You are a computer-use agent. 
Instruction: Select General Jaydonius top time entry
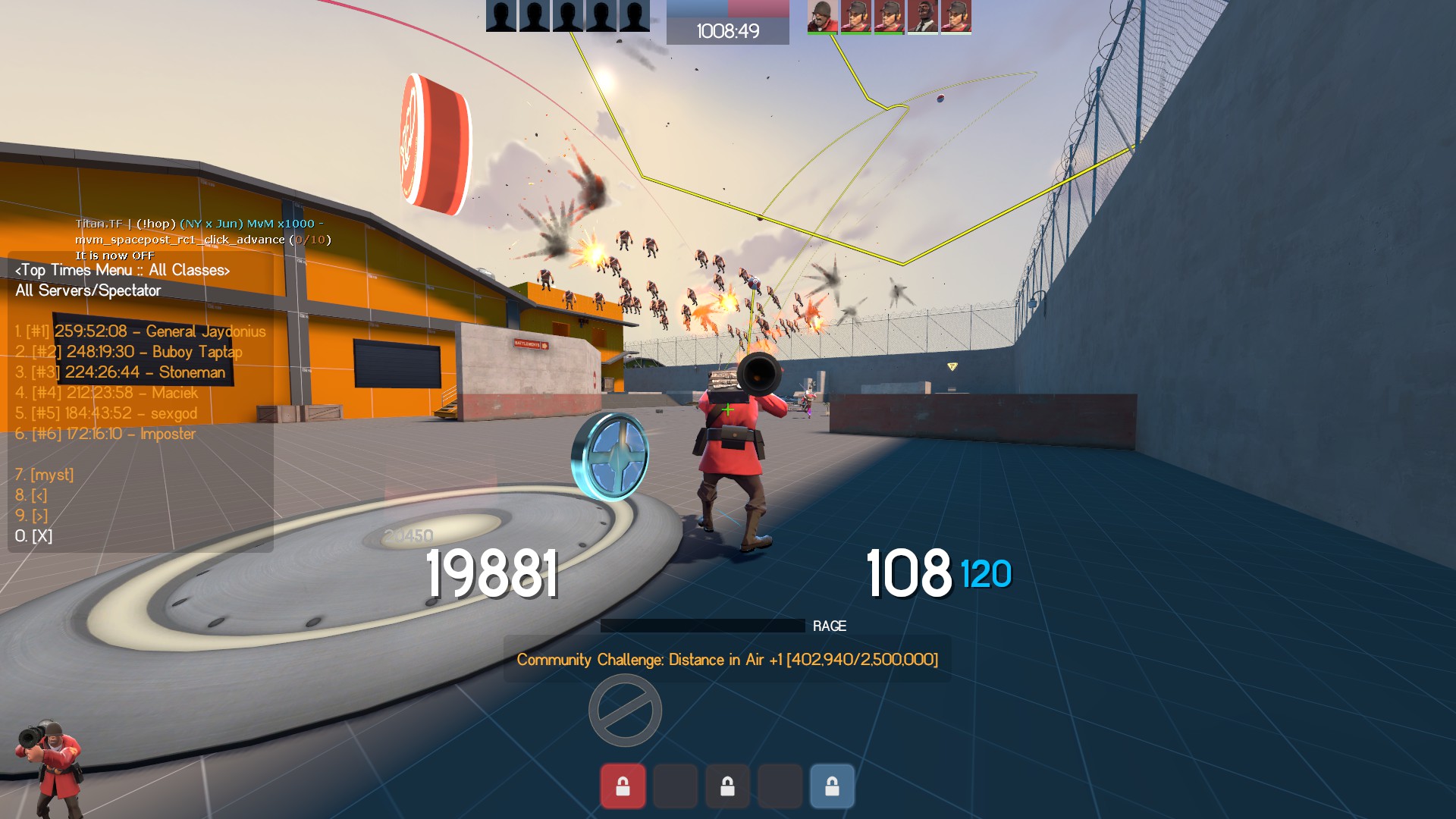pos(140,331)
